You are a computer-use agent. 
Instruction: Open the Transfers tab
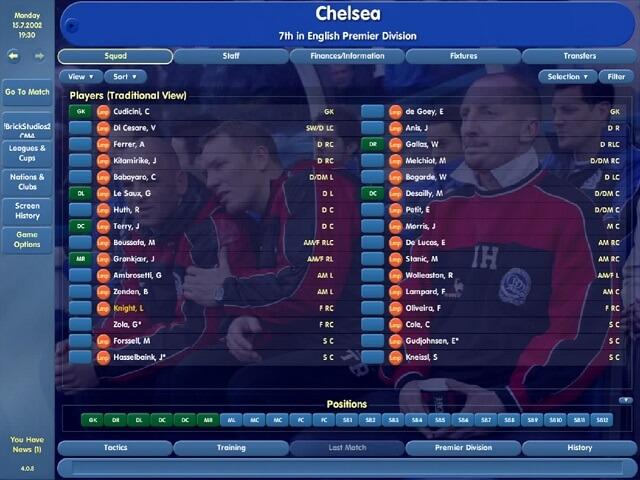click(578, 56)
